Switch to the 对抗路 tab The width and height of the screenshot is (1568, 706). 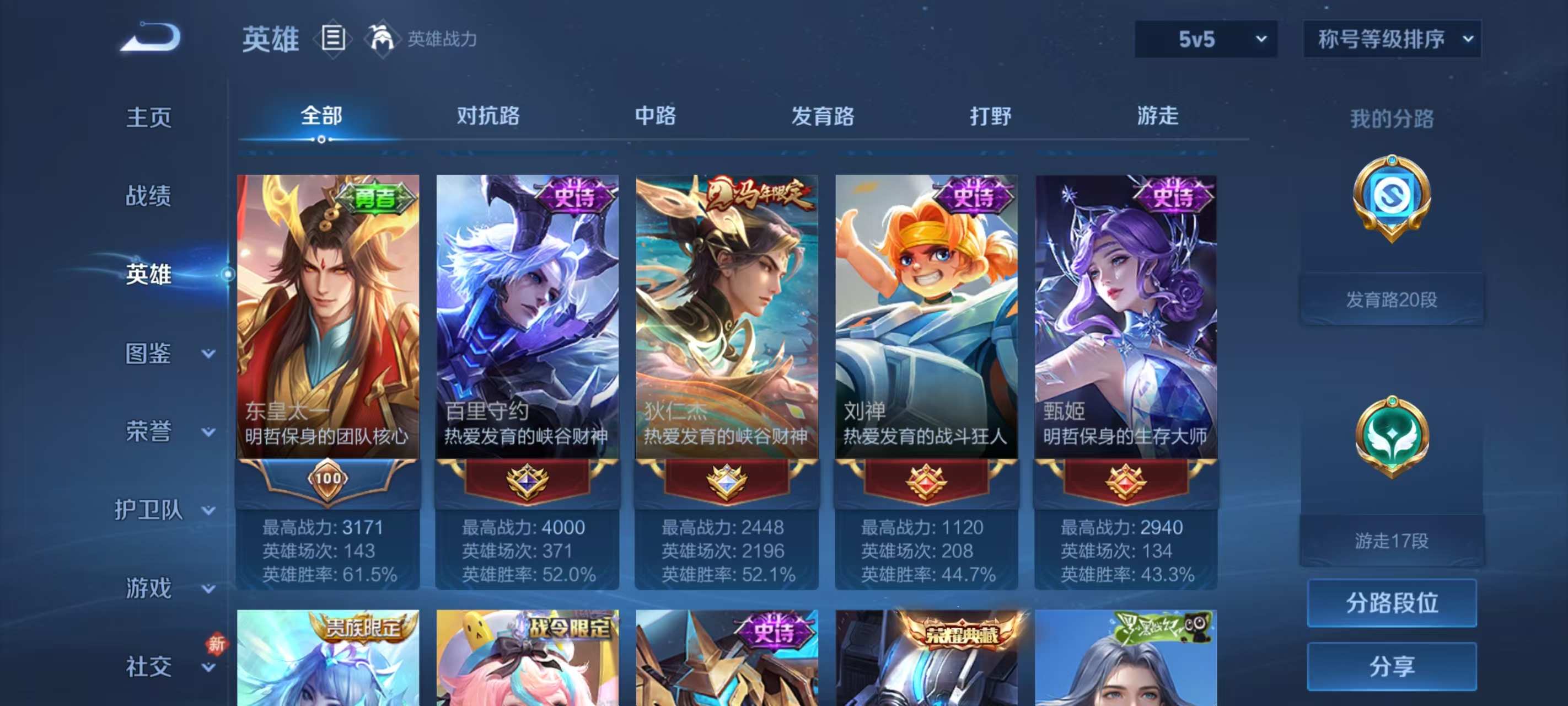click(487, 117)
